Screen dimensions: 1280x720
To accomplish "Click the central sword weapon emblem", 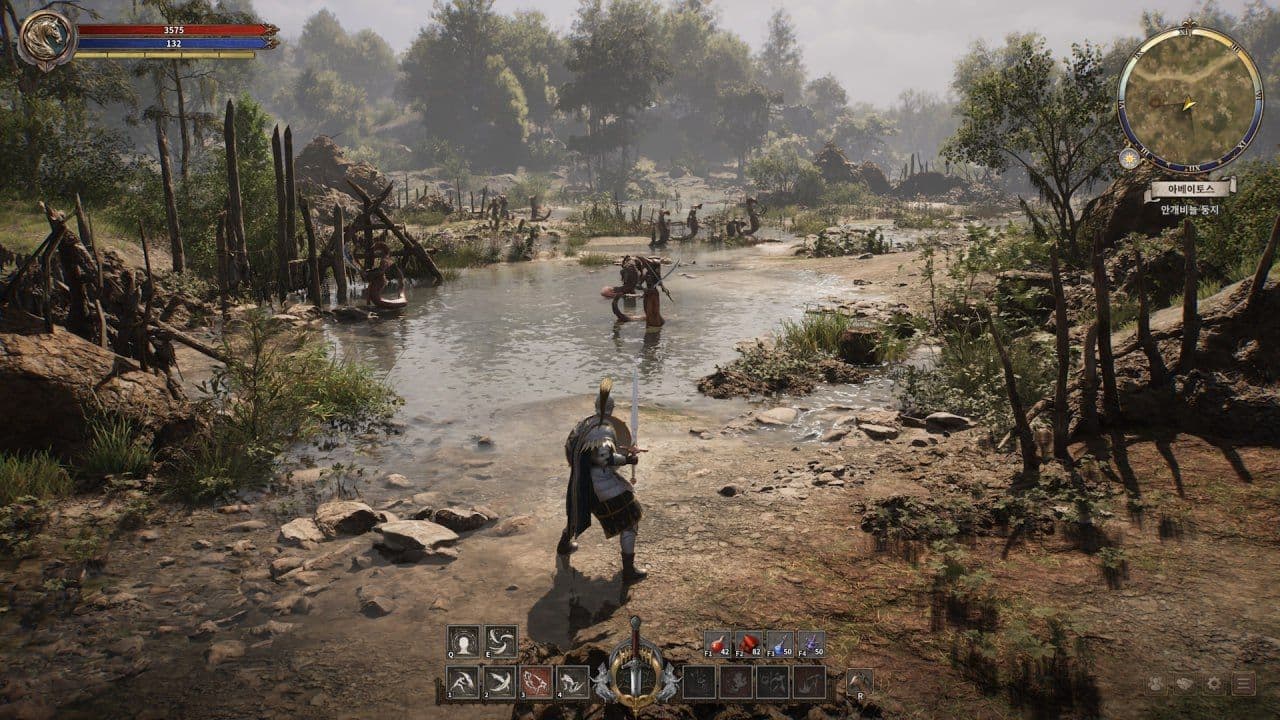I will 635,665.
